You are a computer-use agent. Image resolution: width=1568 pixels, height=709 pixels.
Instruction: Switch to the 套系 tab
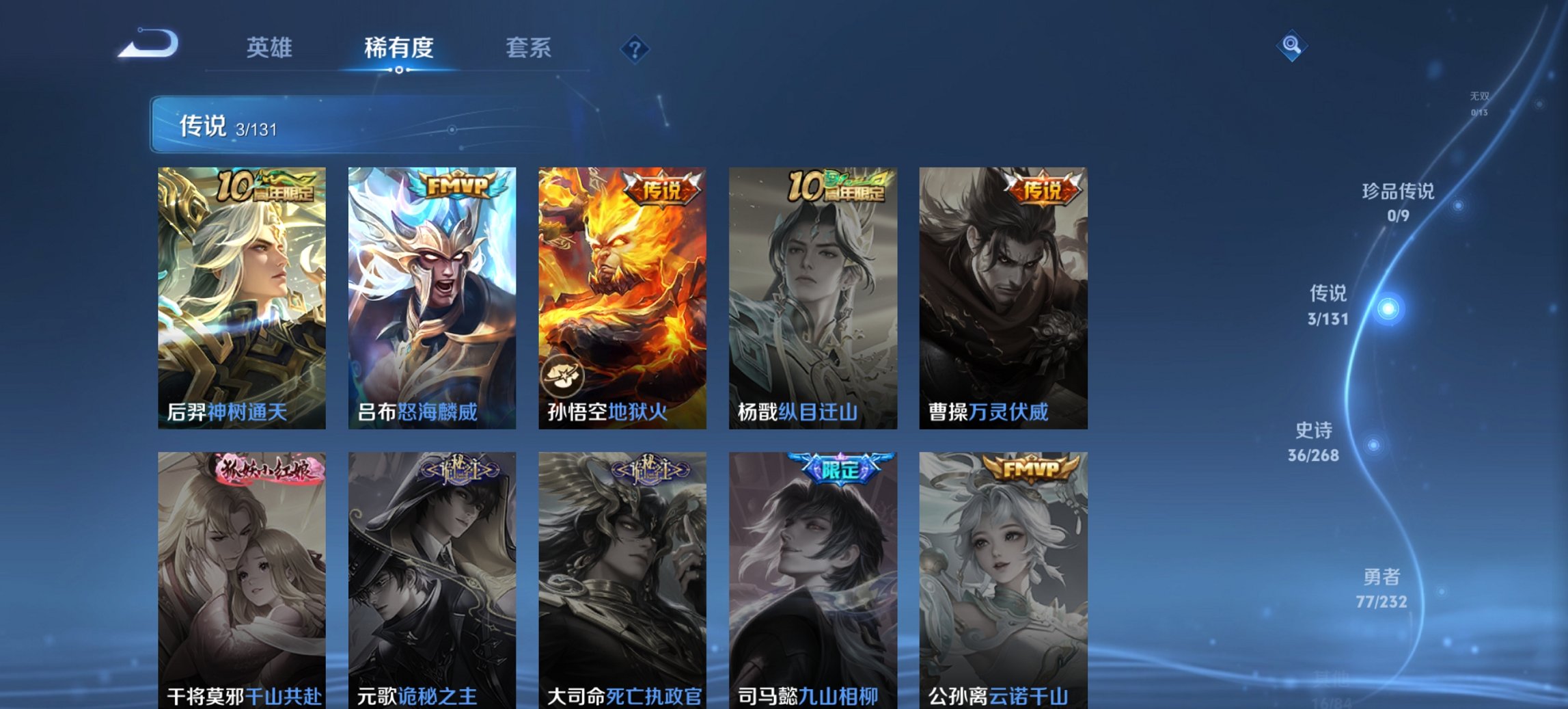(529, 48)
